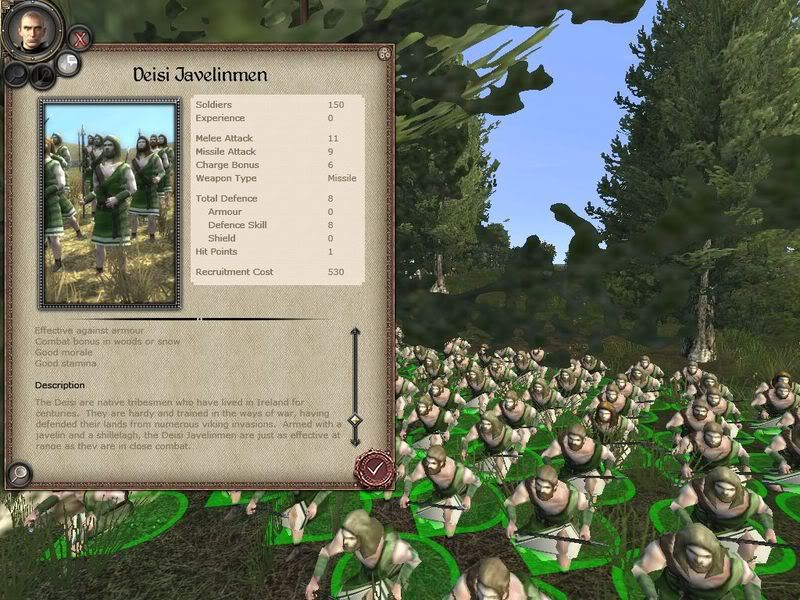The image size is (800, 600).
Task: Confirm with the red wax seal checkmark
Action: [374, 467]
